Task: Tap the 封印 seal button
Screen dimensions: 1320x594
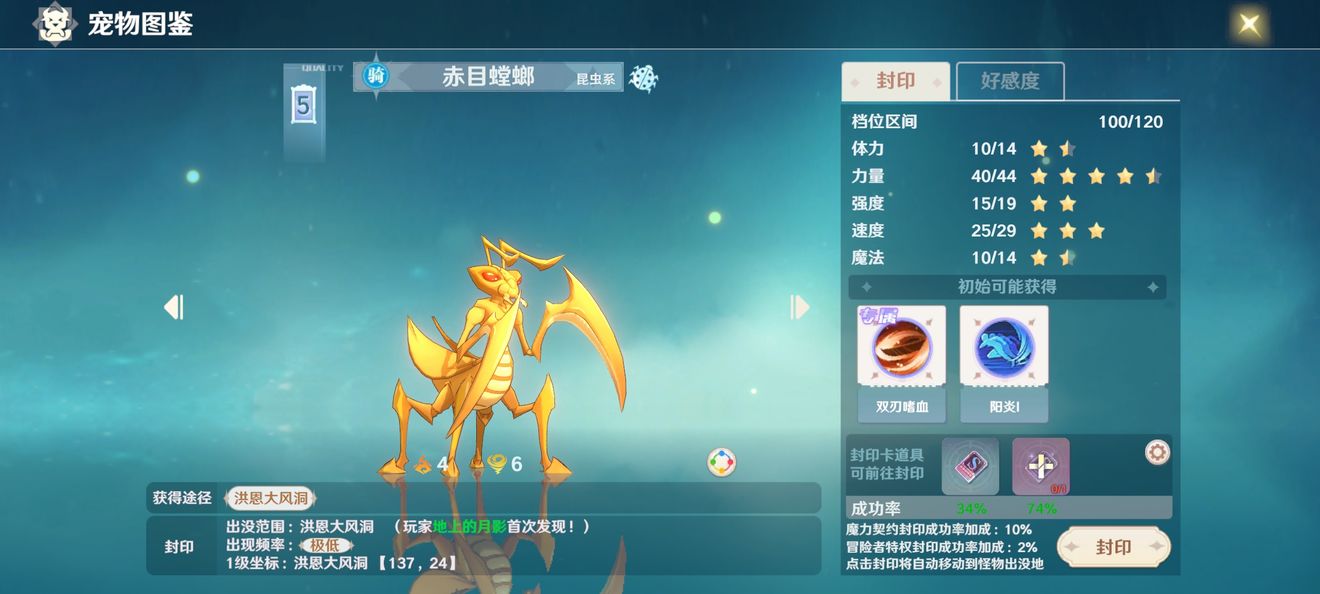Action: click(x=1113, y=547)
